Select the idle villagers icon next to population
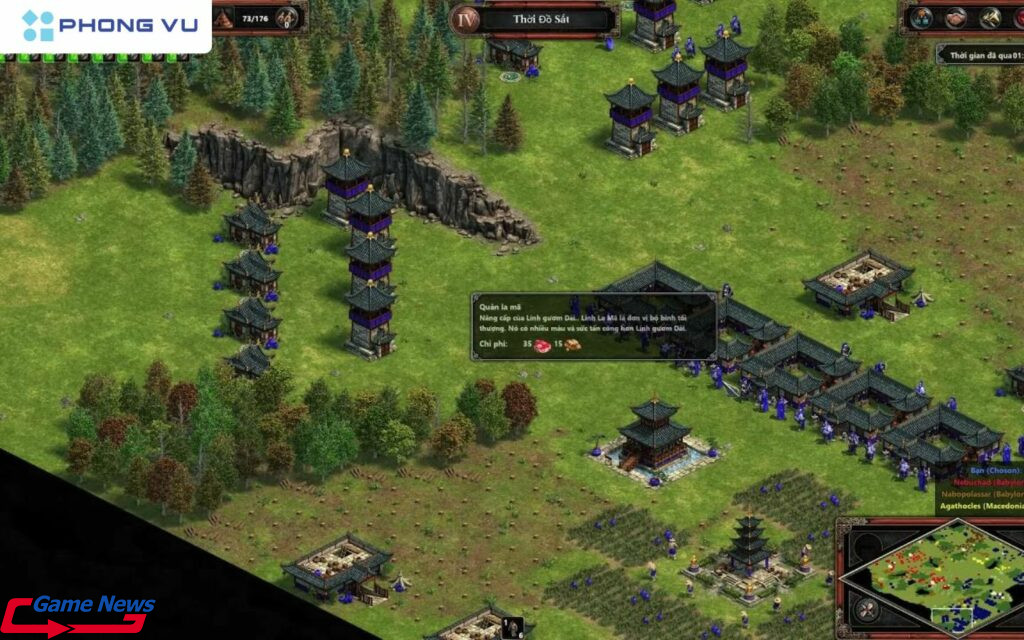This screenshot has width=1024, height=640. pyautogui.click(x=288, y=17)
